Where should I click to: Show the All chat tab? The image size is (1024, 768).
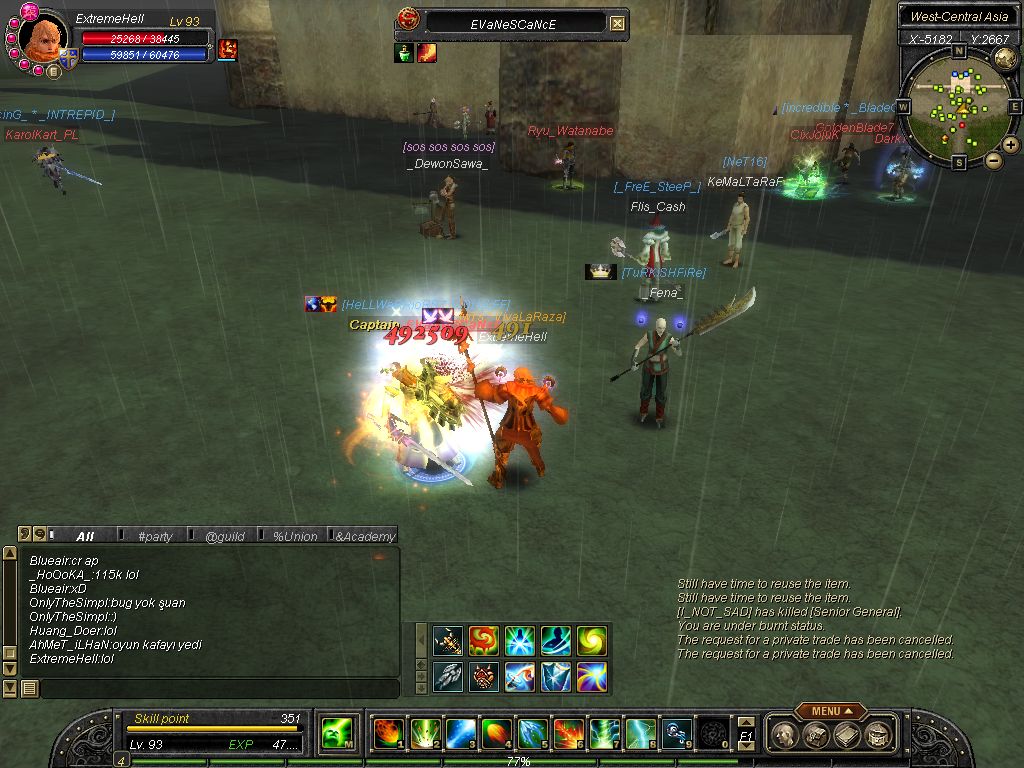click(x=85, y=536)
